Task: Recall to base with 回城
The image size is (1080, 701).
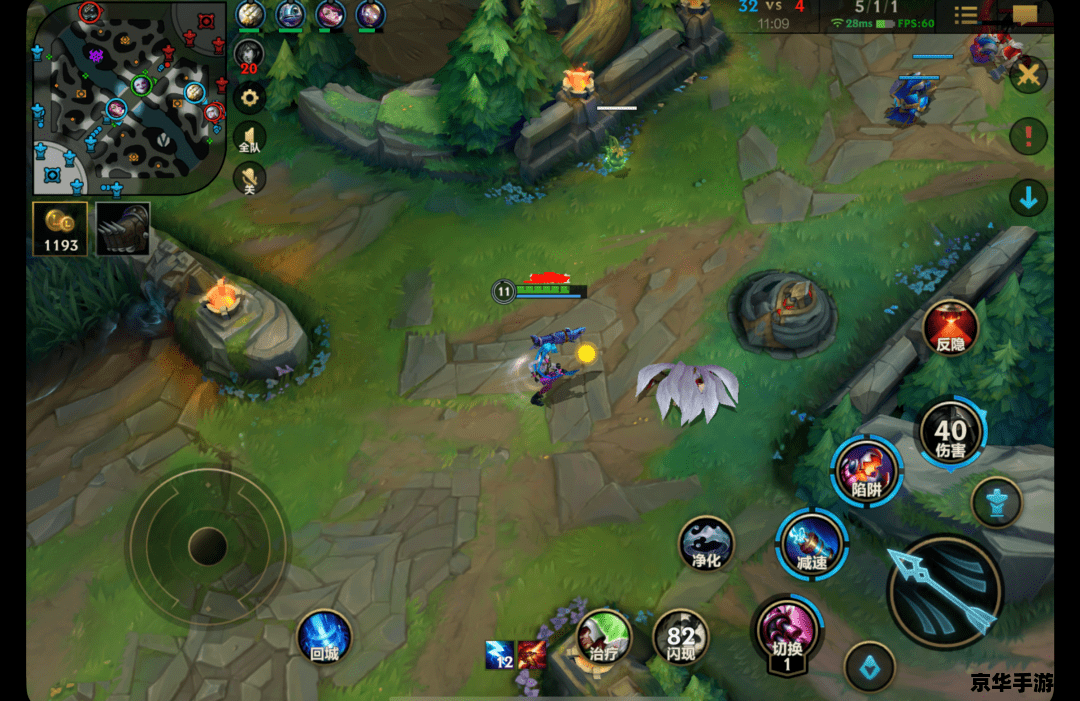Action: (x=324, y=637)
